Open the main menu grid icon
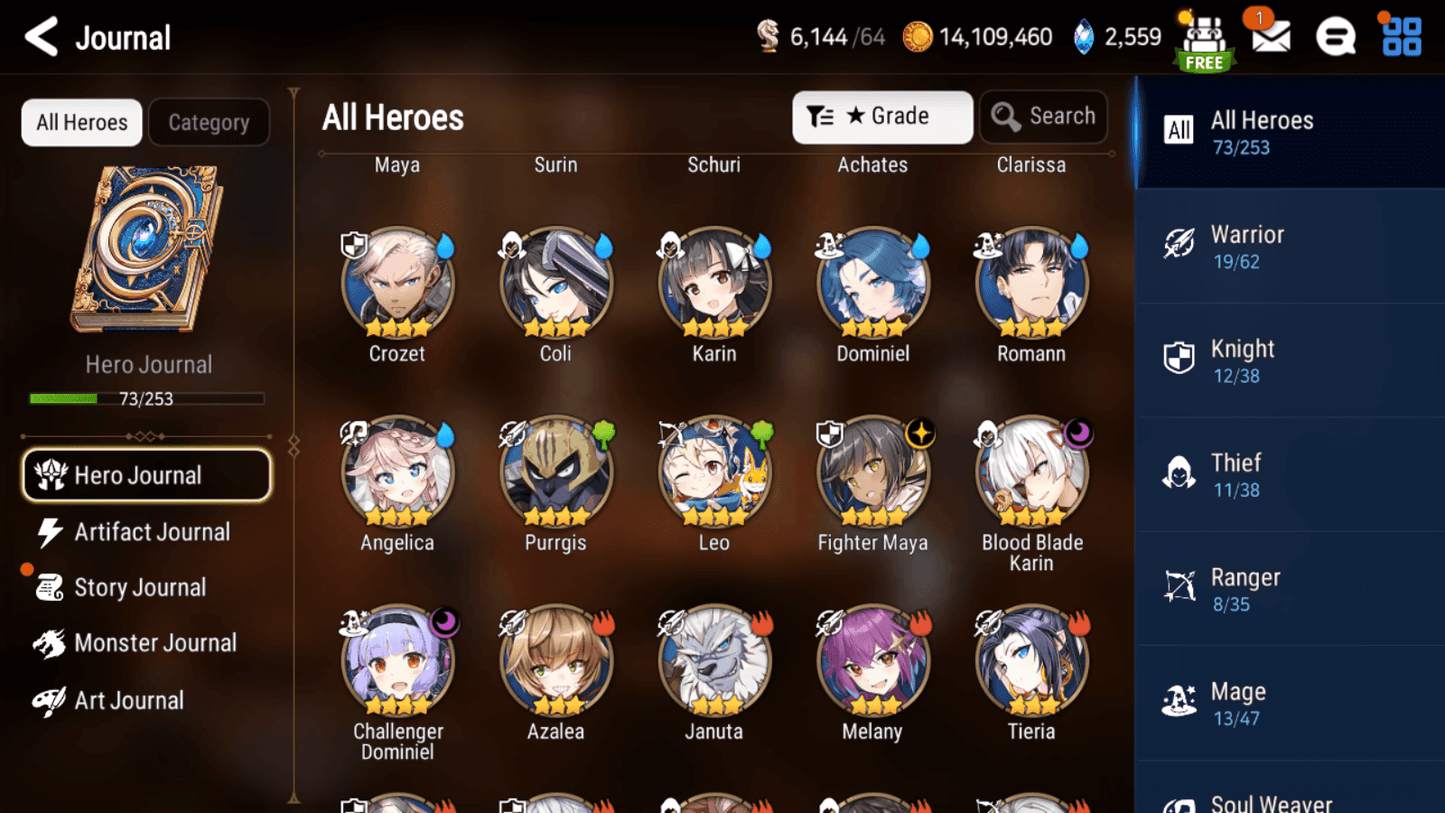 [1401, 36]
